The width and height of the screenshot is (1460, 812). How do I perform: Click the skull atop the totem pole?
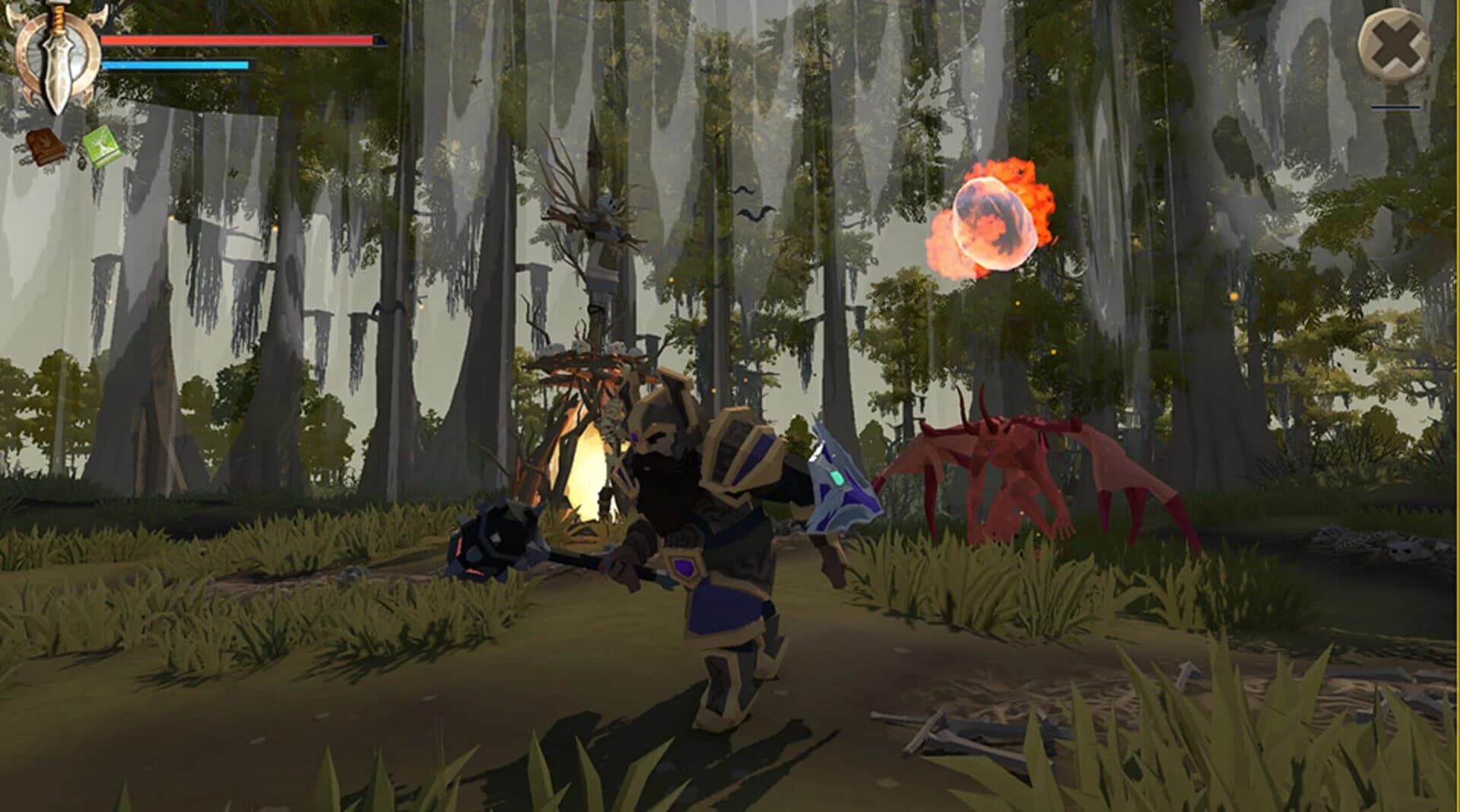point(605,201)
